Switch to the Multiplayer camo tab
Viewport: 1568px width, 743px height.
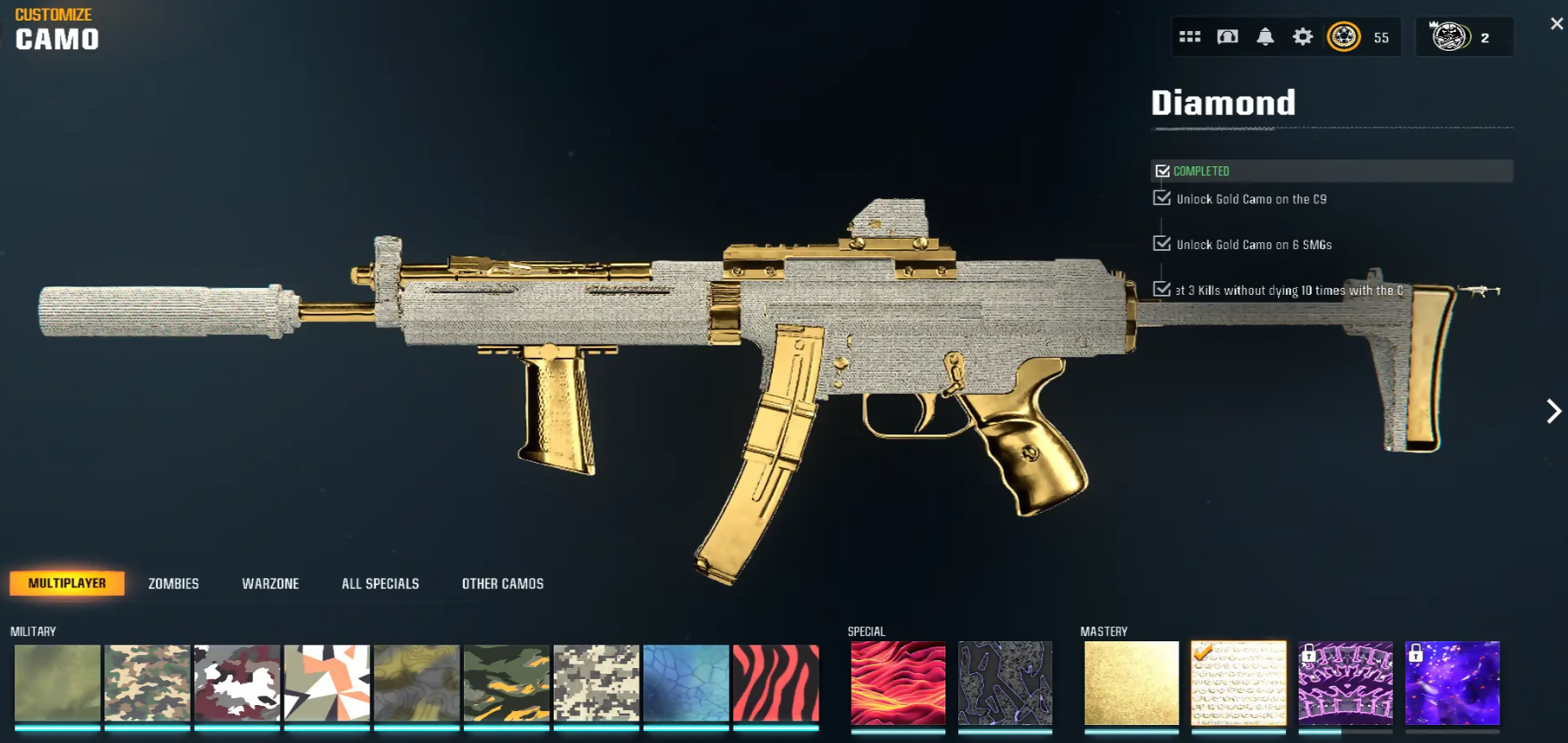[x=67, y=584]
